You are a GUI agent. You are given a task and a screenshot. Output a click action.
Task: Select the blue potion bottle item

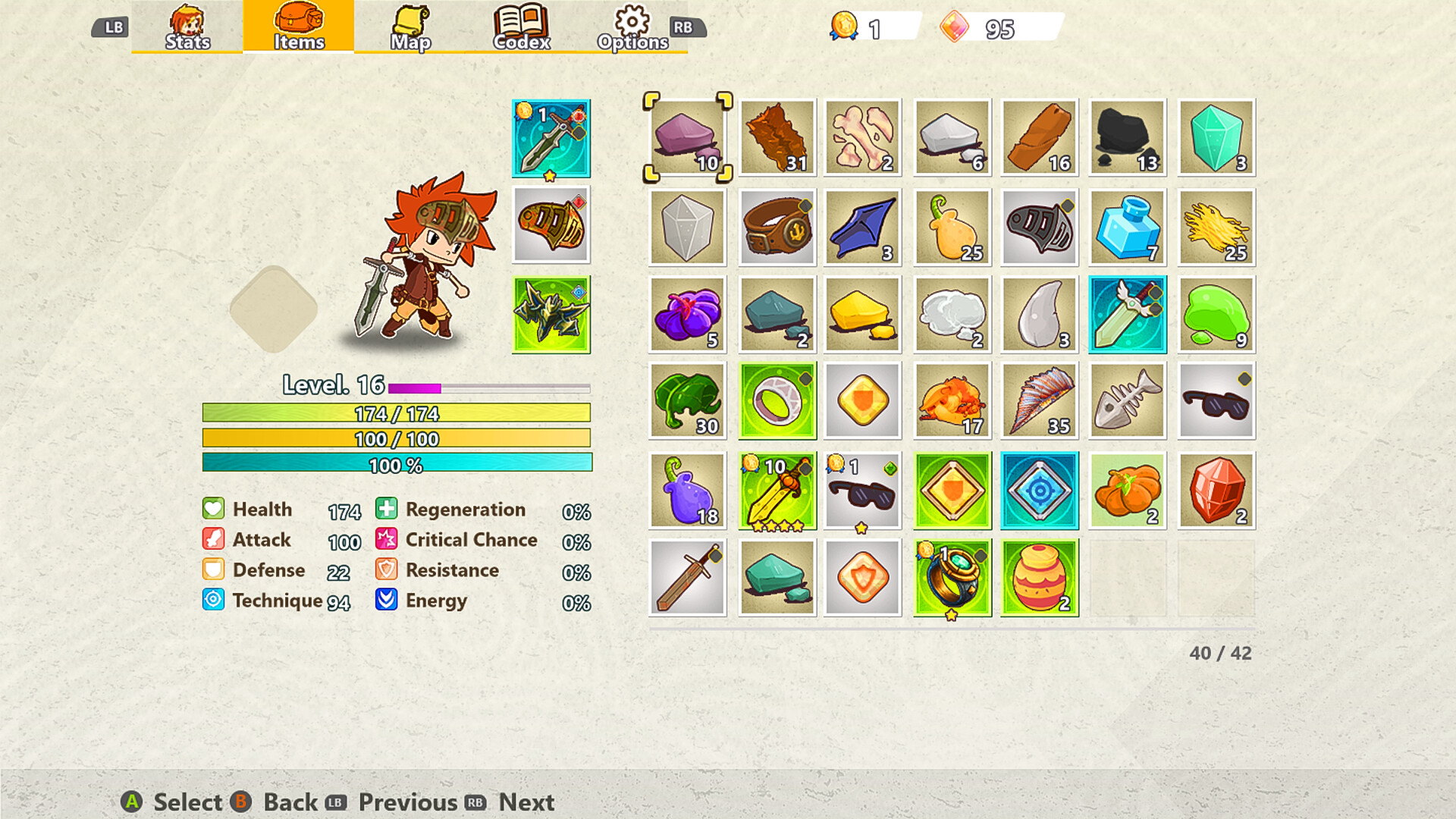(x=1126, y=225)
